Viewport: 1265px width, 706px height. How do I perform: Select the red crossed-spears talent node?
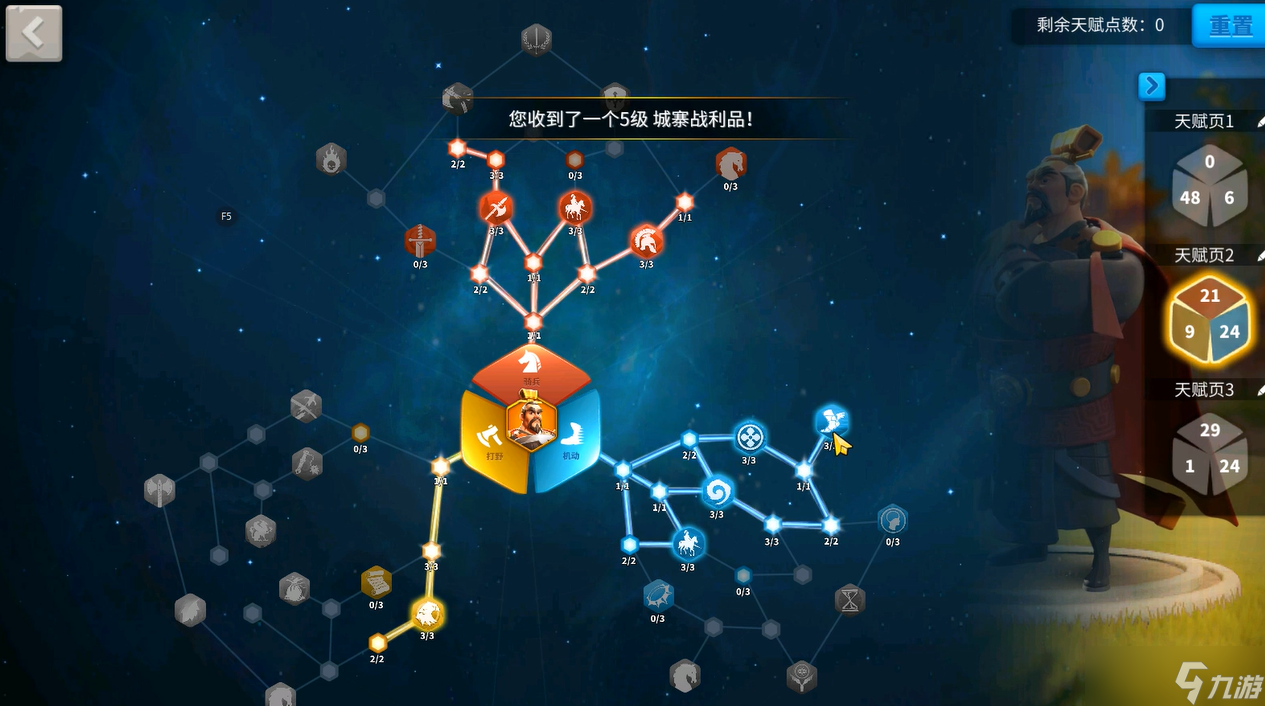[x=496, y=208]
